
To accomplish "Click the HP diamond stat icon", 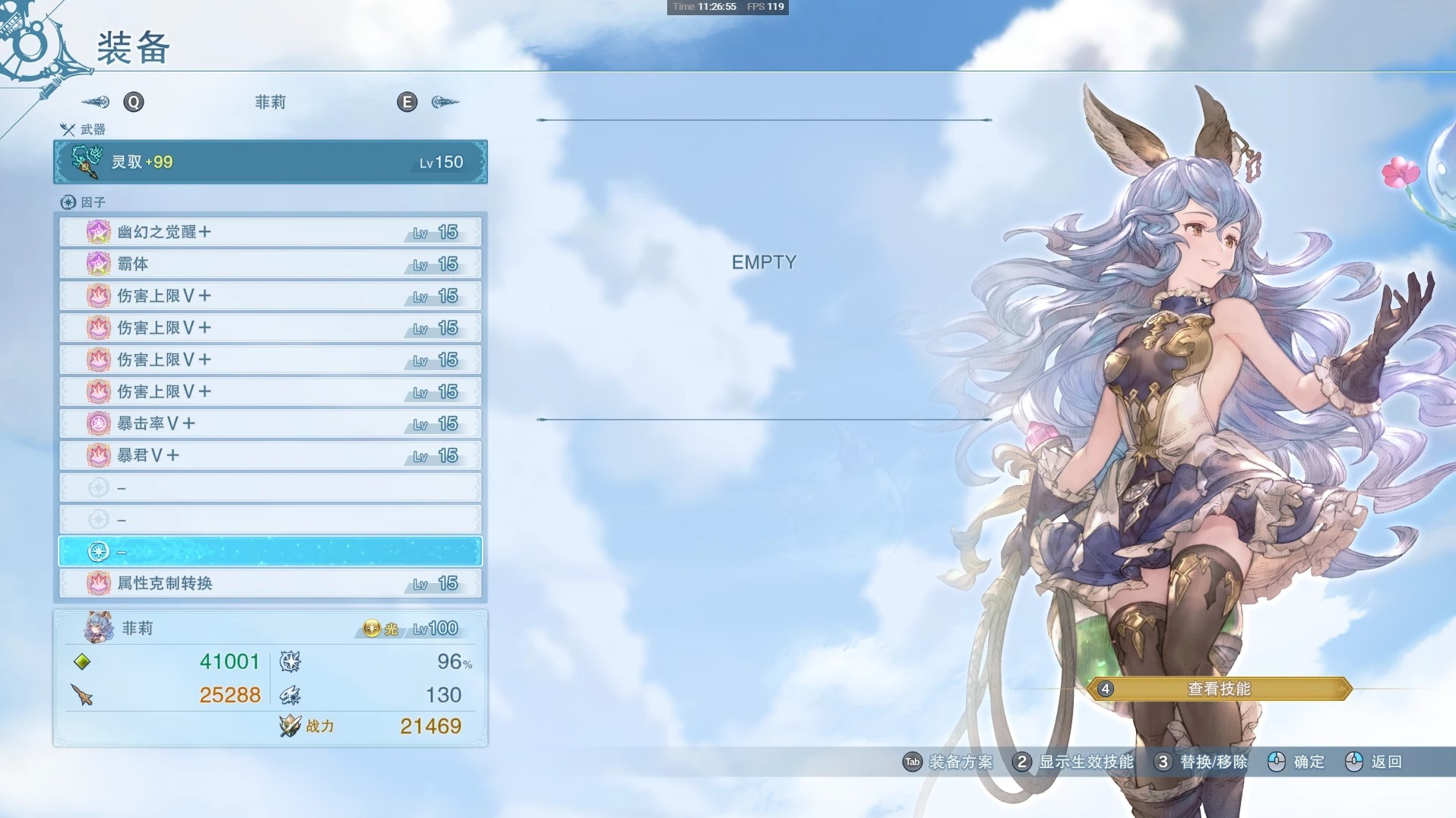I will point(84,661).
